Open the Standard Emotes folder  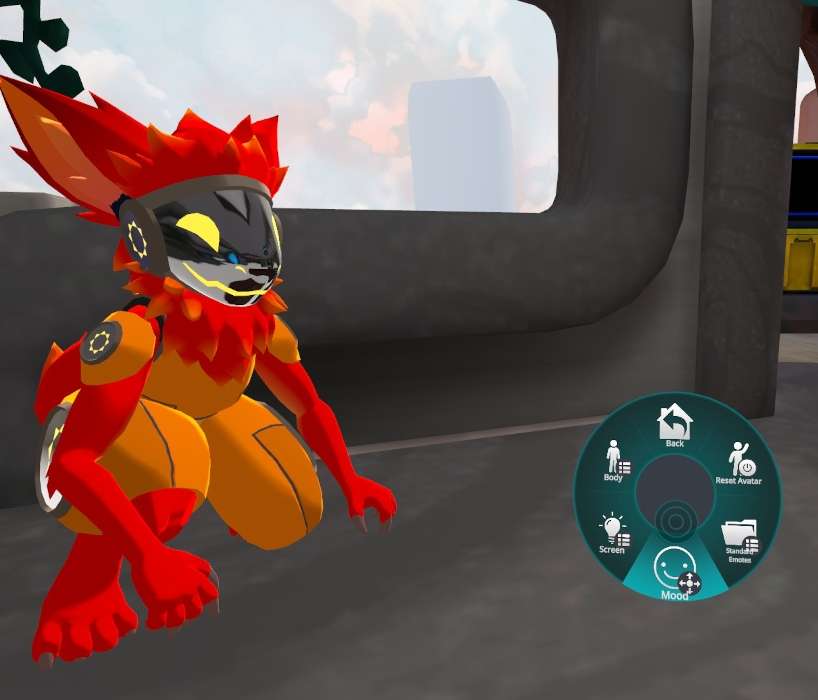739,539
